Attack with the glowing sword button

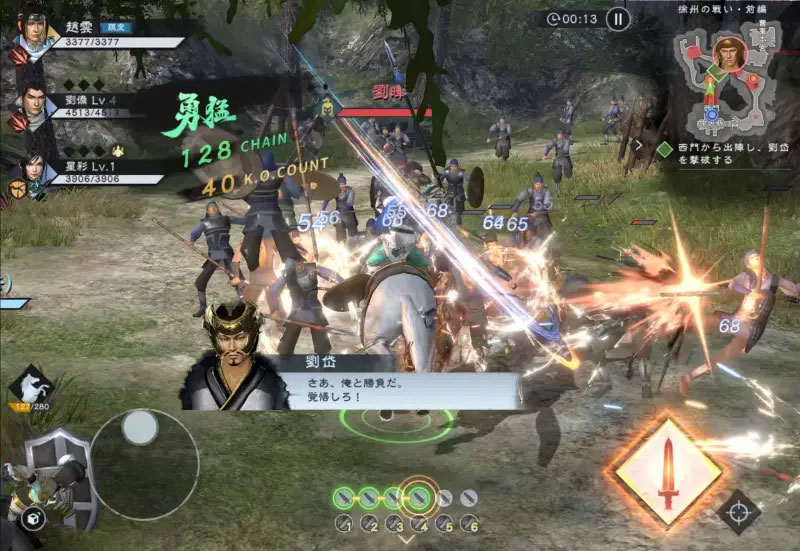[667, 471]
